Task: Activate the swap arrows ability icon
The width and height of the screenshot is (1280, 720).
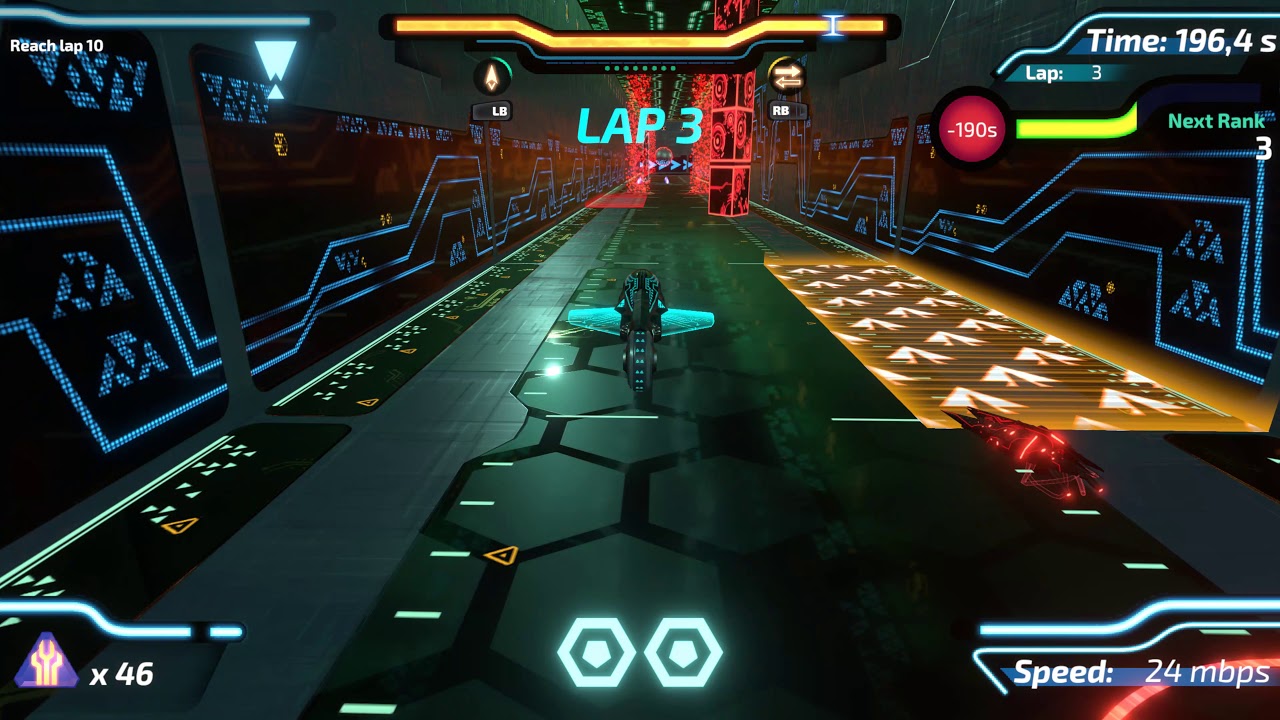Action: (786, 77)
